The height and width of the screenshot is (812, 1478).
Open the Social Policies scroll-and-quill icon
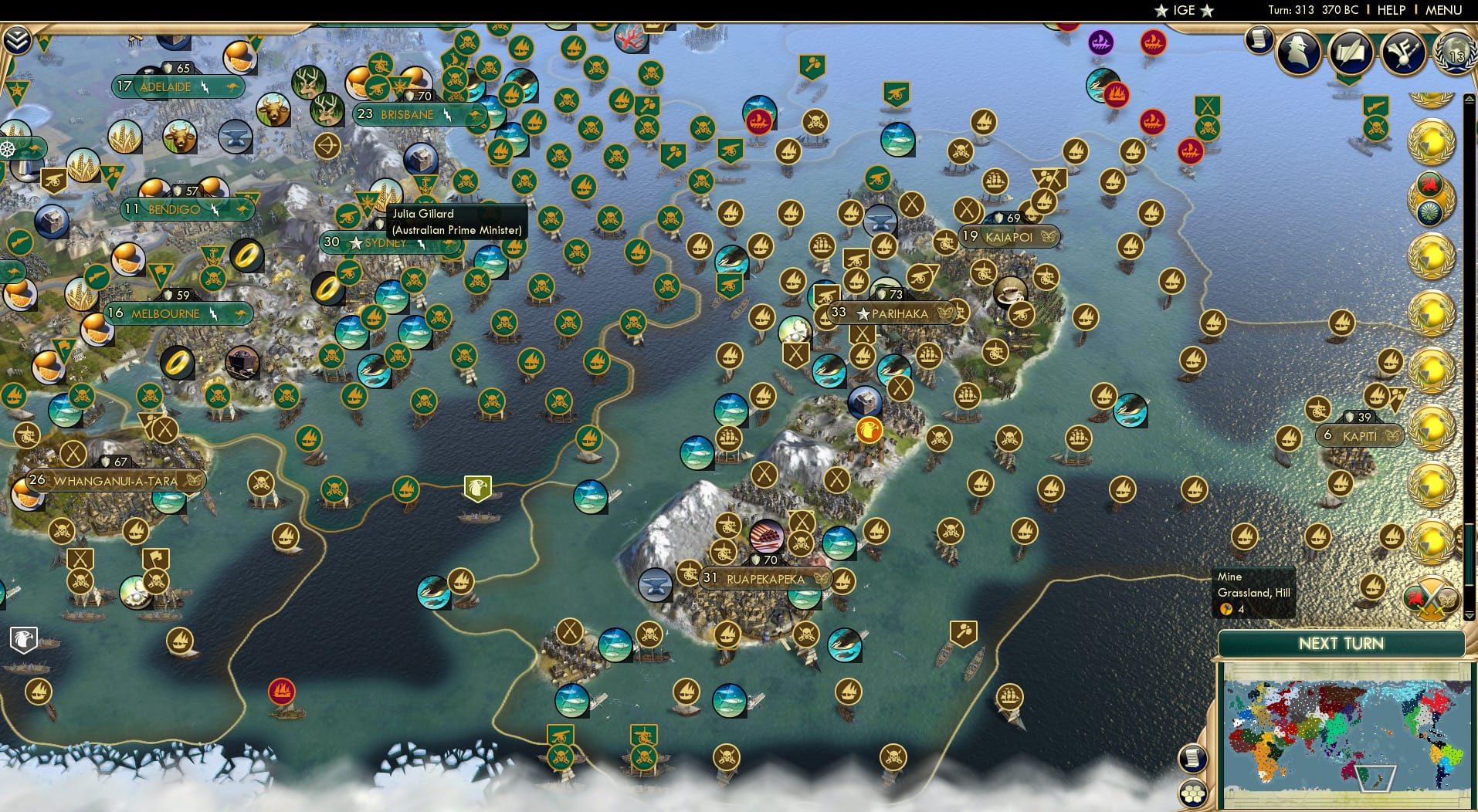point(1353,52)
